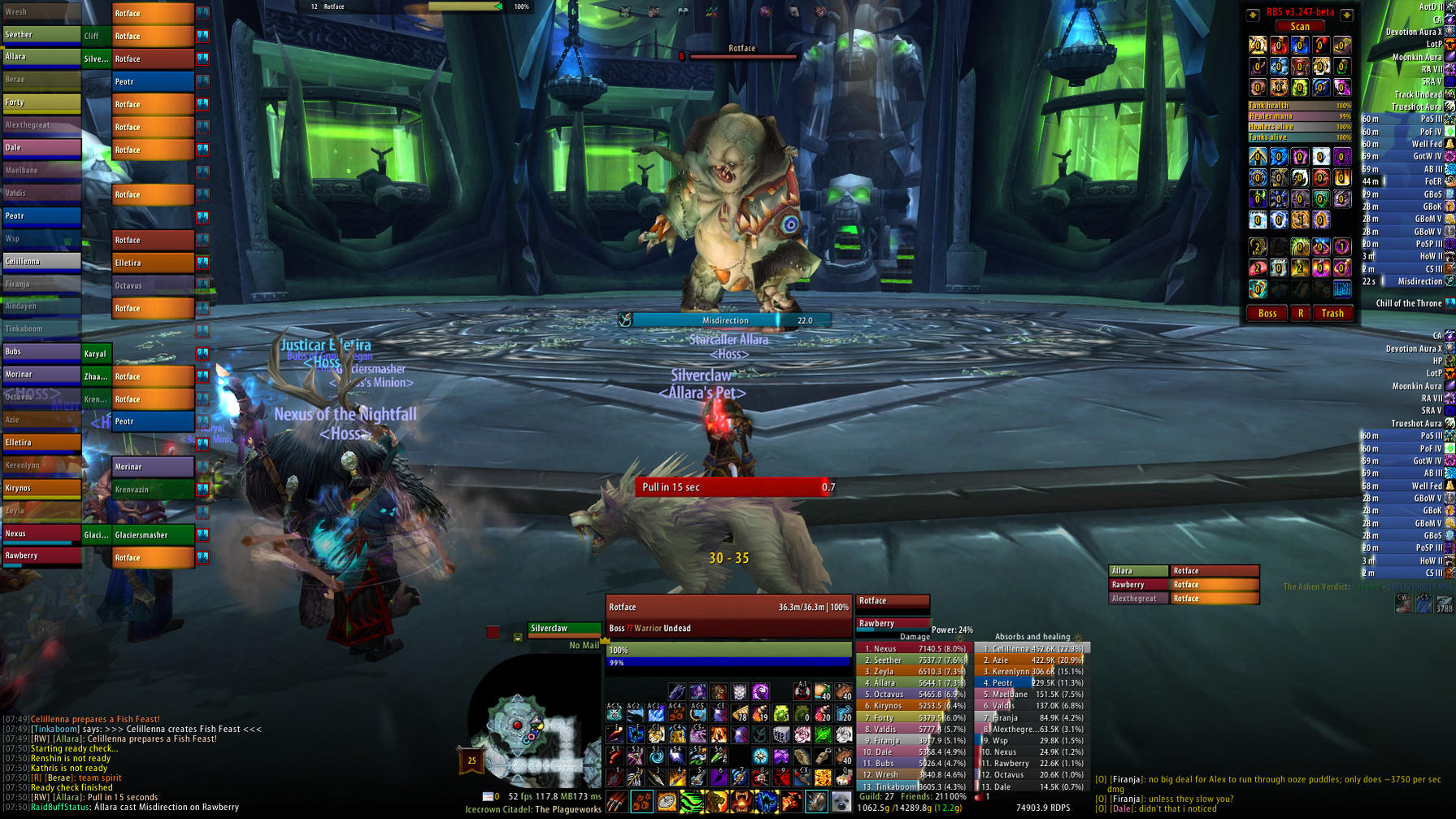Image resolution: width=1456 pixels, height=819 pixels.
Task: Choose the Trash button in RBS
Action: click(x=1332, y=313)
